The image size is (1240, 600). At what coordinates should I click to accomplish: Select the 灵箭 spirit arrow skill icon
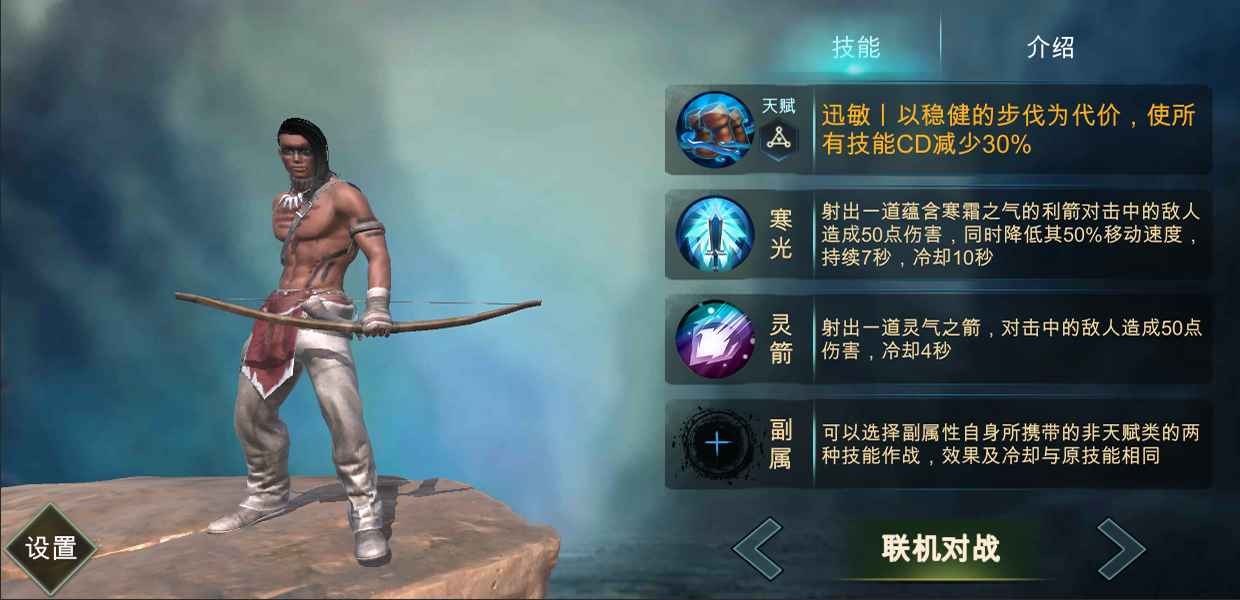point(714,339)
